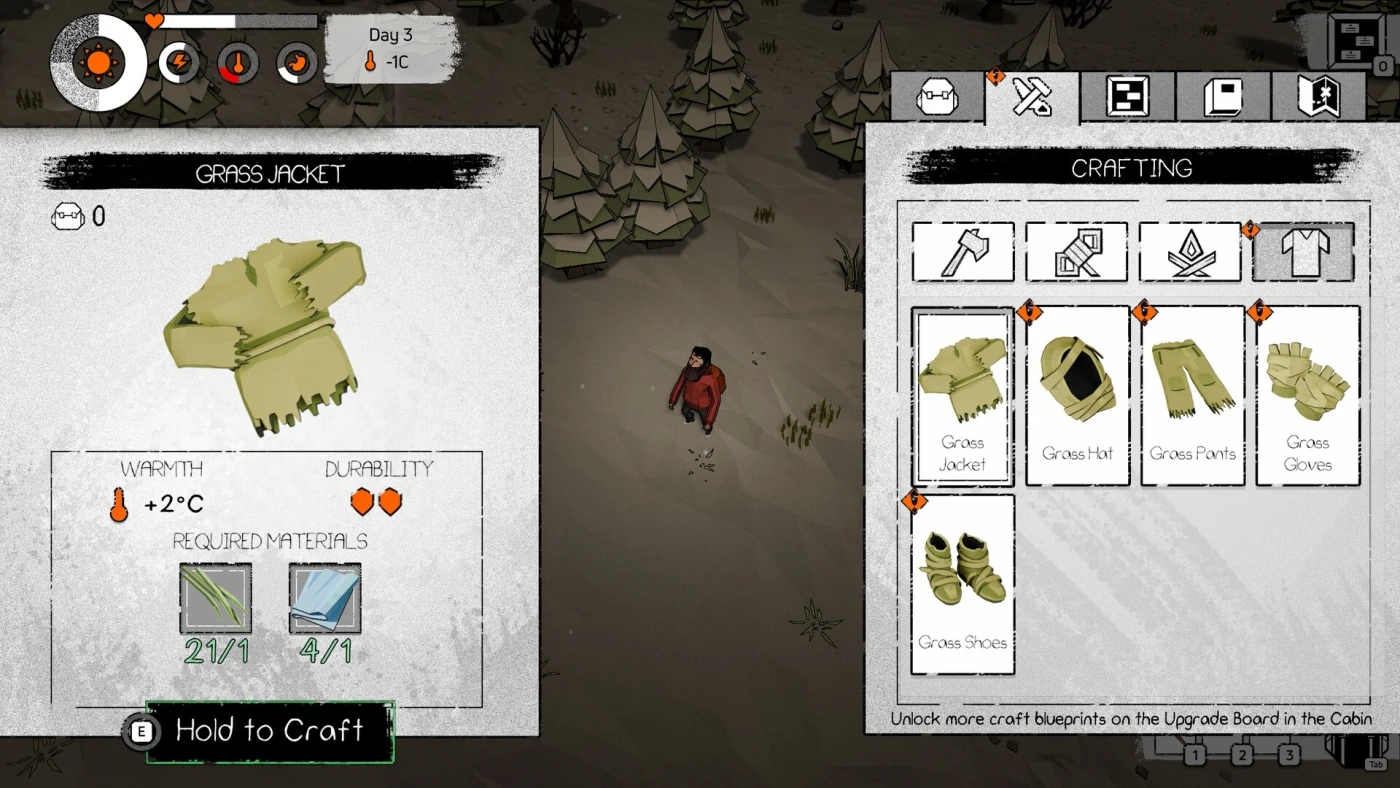Open the building structures crafting category
Image resolution: width=1400 pixels, height=788 pixels.
(1076, 252)
